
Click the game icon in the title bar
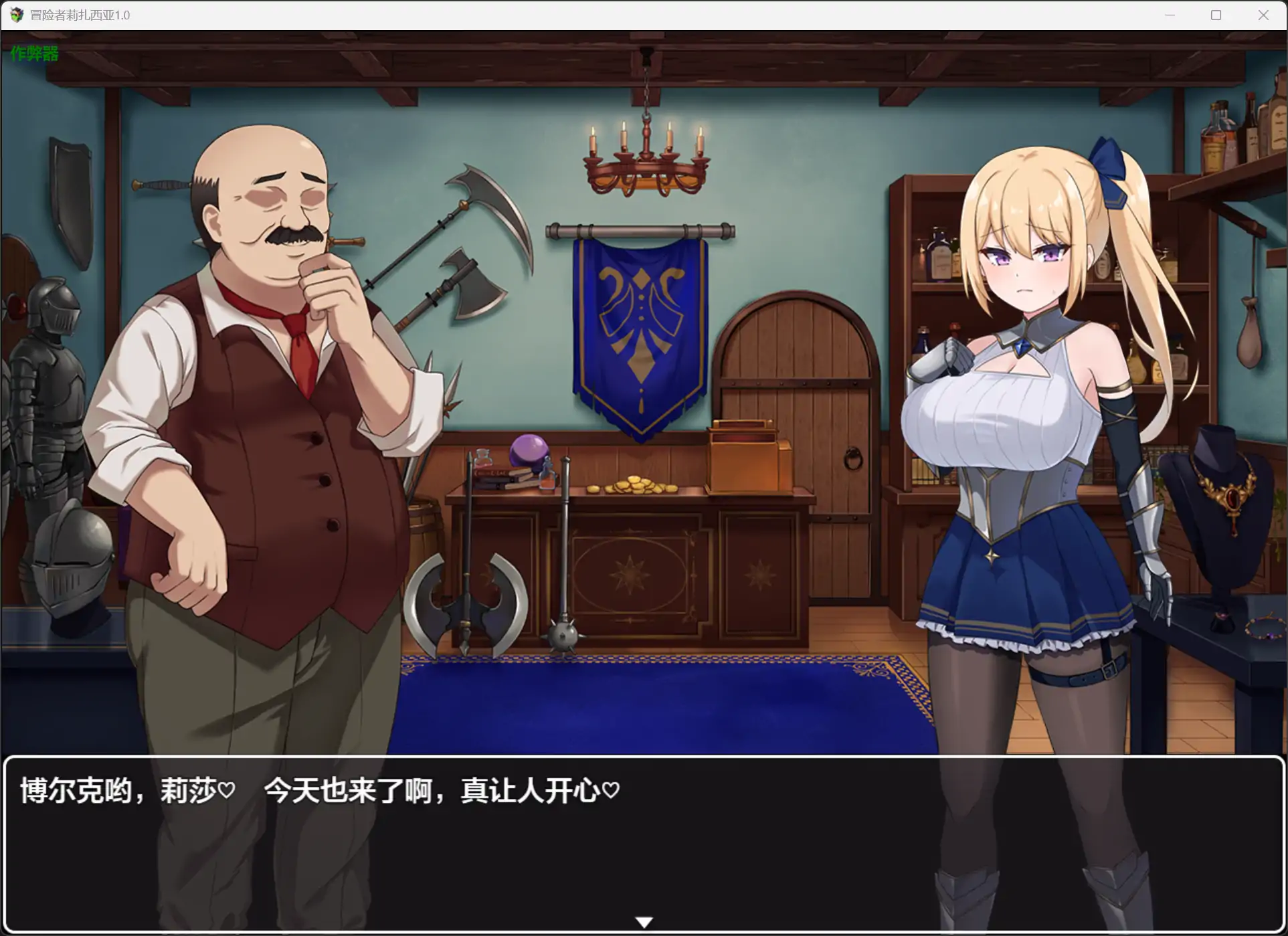tap(15, 15)
